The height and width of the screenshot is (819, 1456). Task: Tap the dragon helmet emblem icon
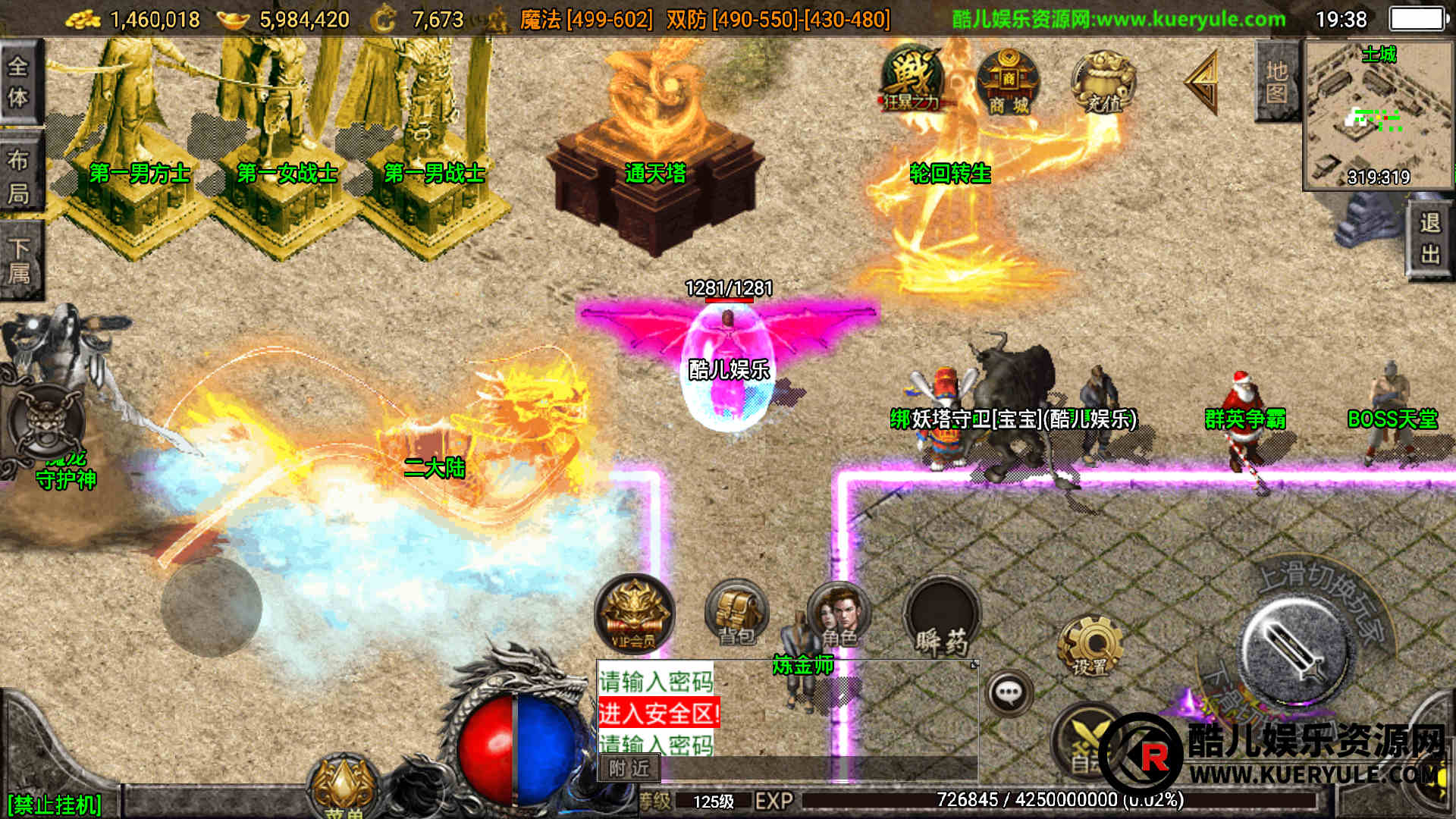[x=45, y=421]
